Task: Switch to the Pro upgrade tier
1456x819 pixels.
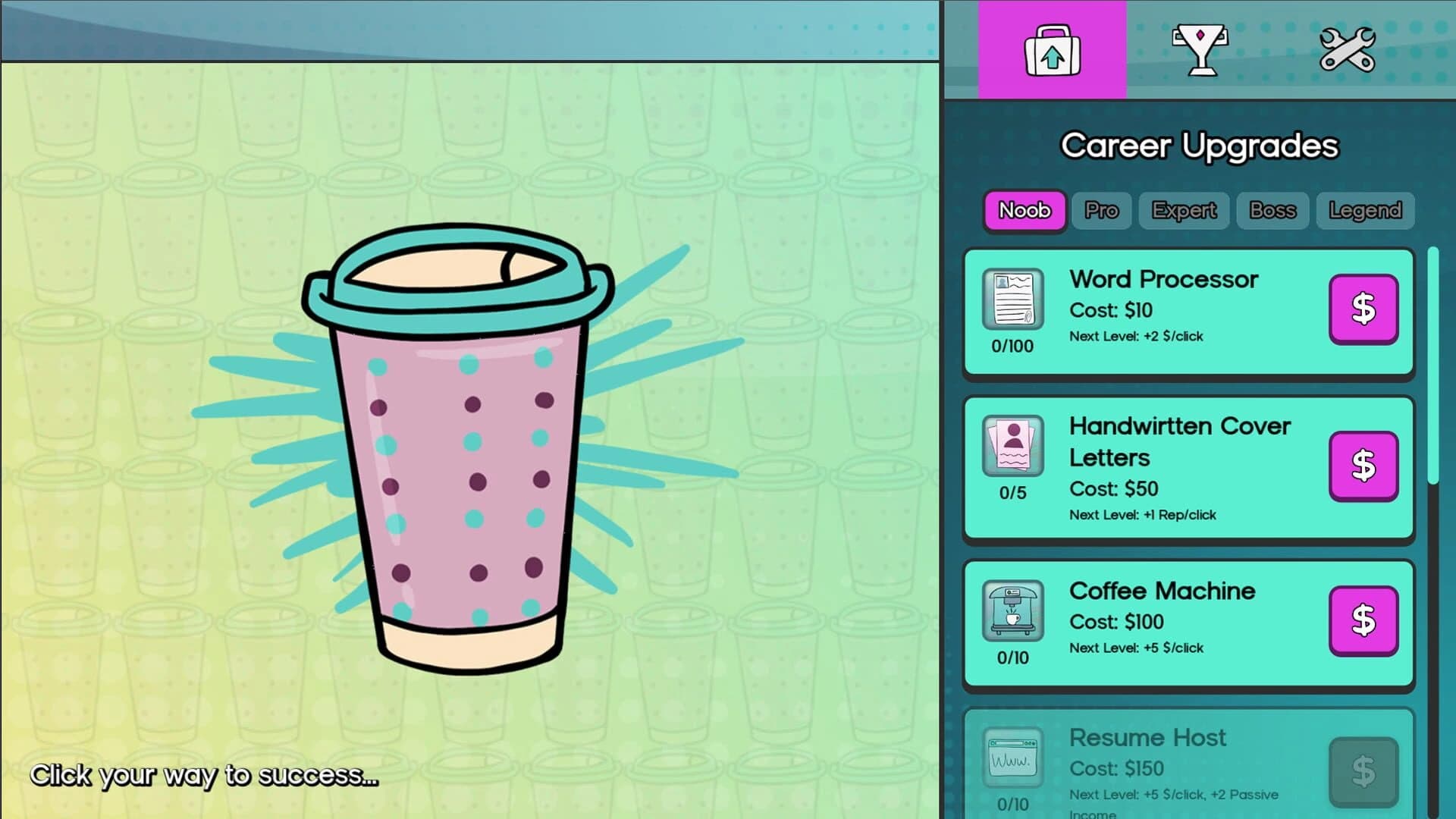Action: click(1101, 211)
